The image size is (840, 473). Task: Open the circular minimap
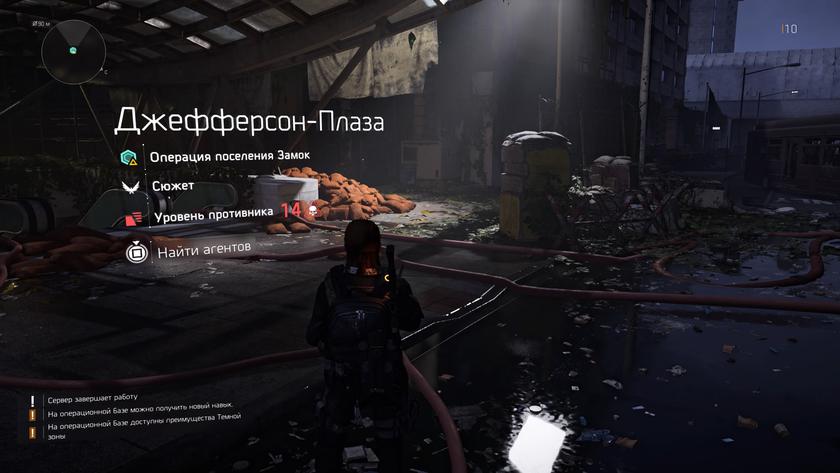tap(72, 50)
